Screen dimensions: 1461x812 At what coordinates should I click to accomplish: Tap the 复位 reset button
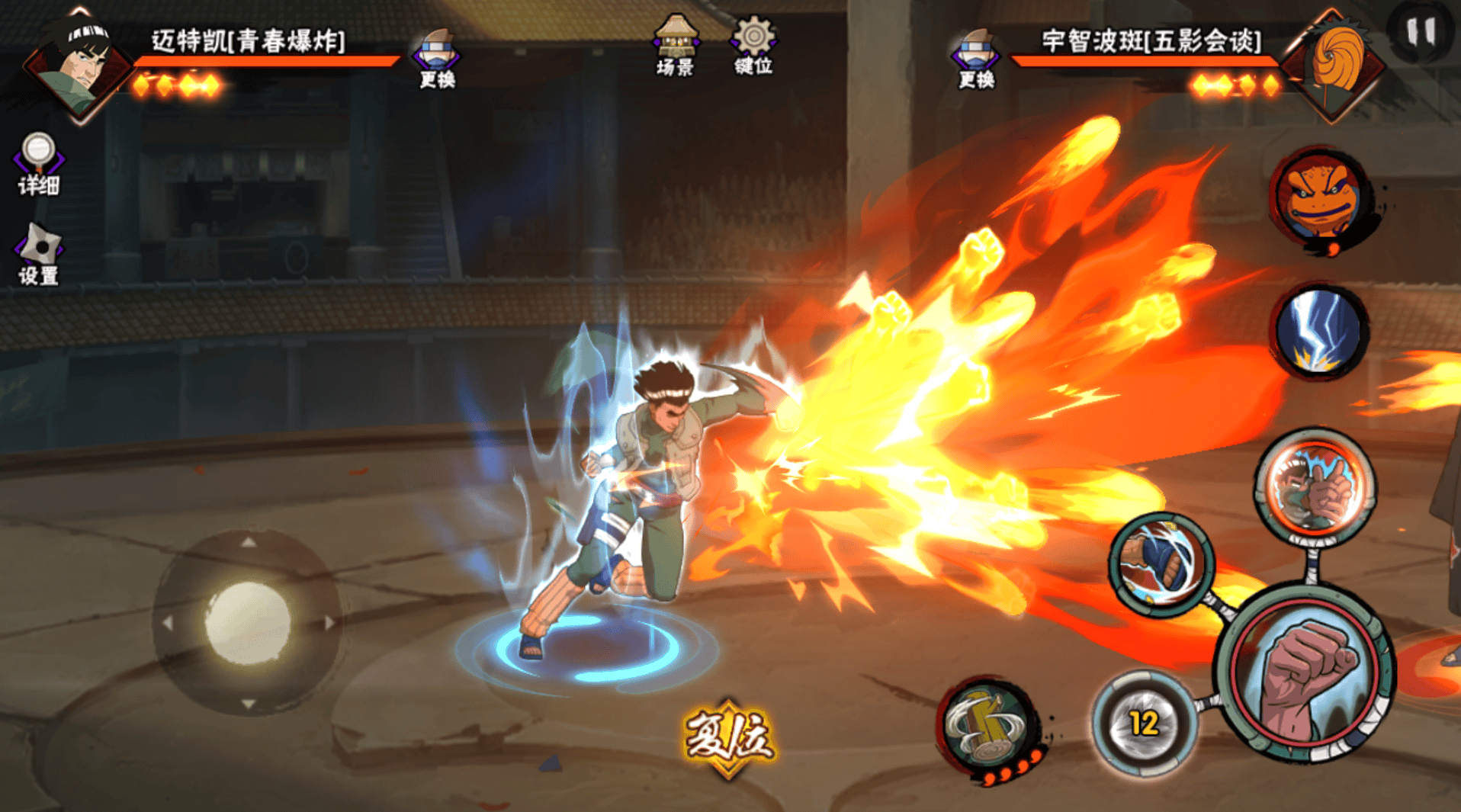[x=729, y=737]
